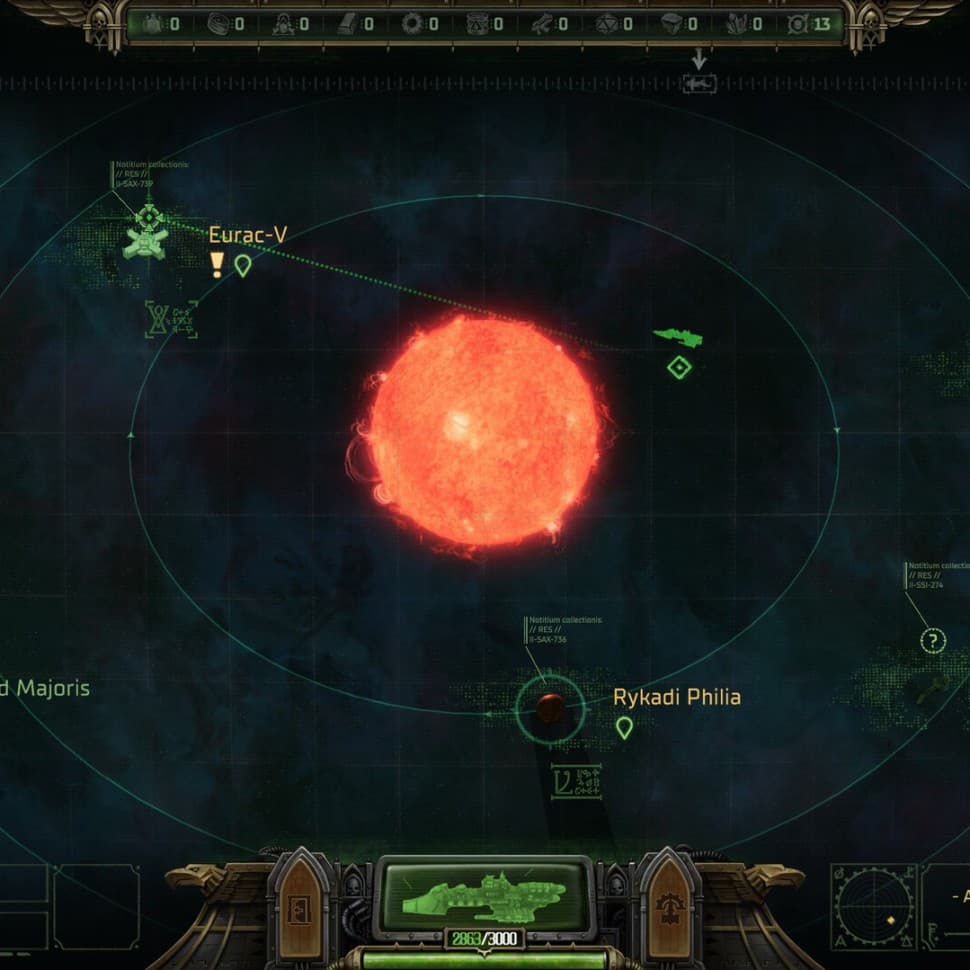Click the Eurac-V quest exclamation mark
This screenshot has height=970, width=970.
click(217, 265)
